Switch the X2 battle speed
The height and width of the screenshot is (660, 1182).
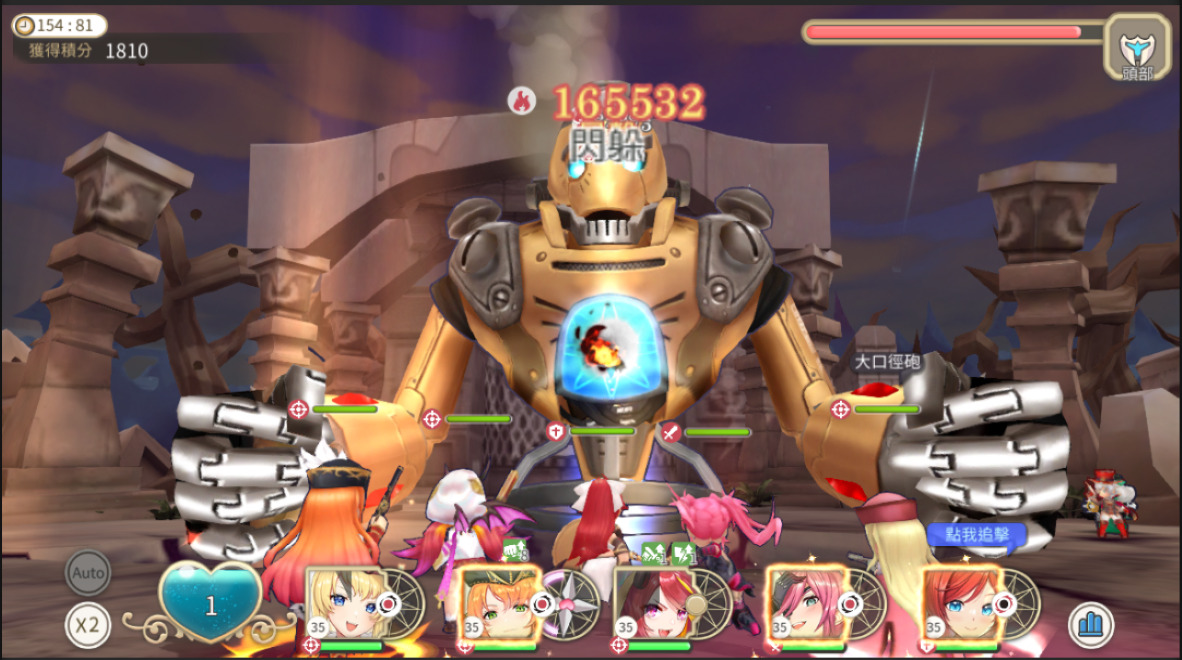[x=88, y=625]
